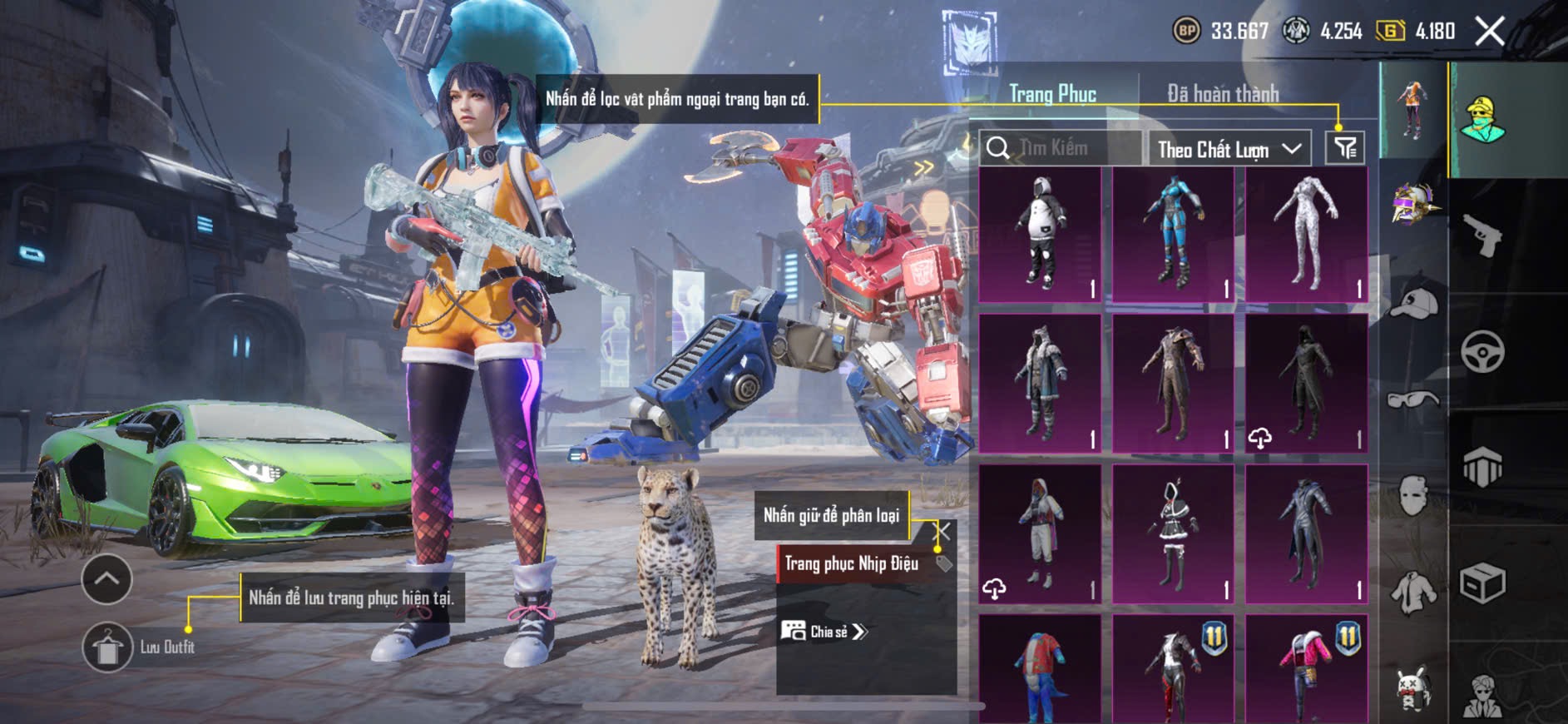
Task: Choose the blue armored bodysuit outfit
Action: click(1173, 234)
